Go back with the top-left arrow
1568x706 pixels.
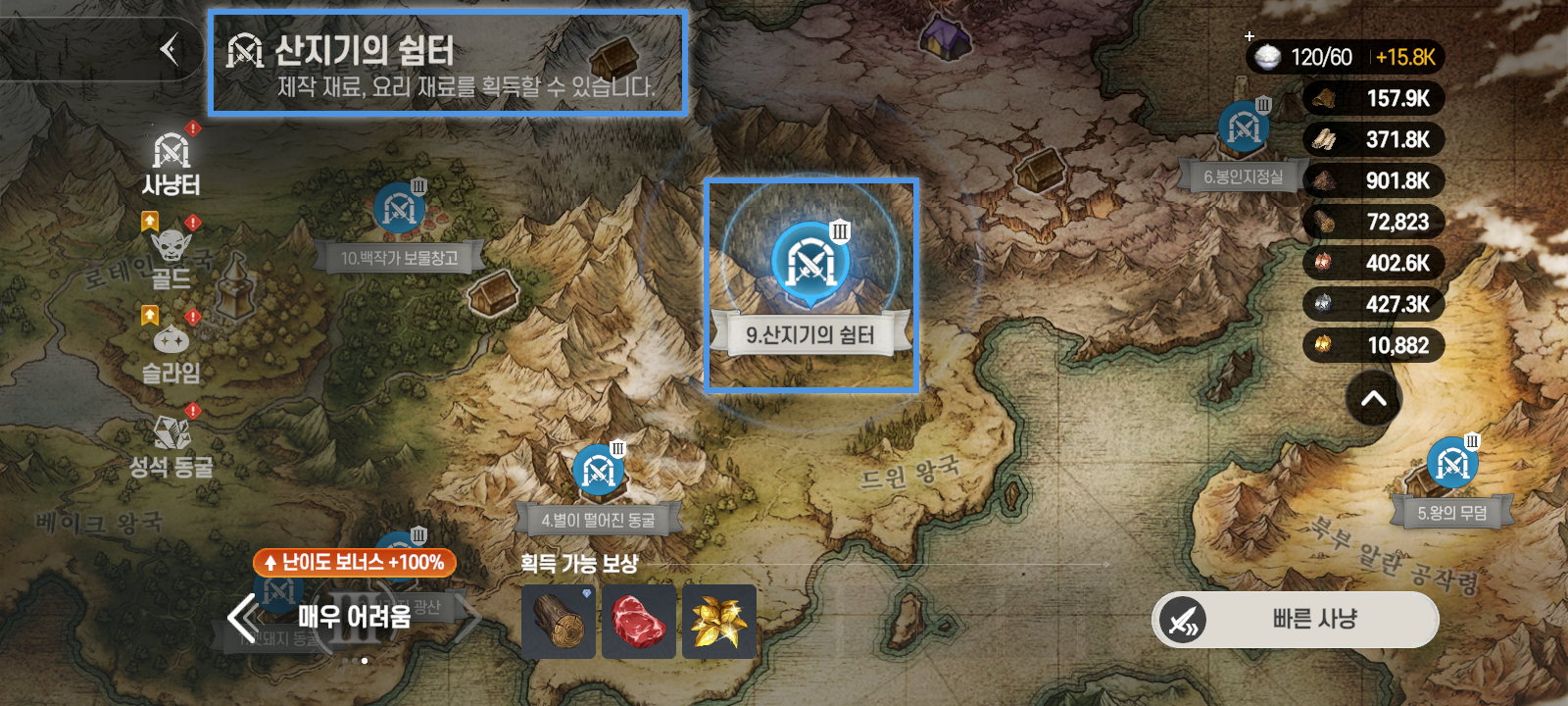170,49
